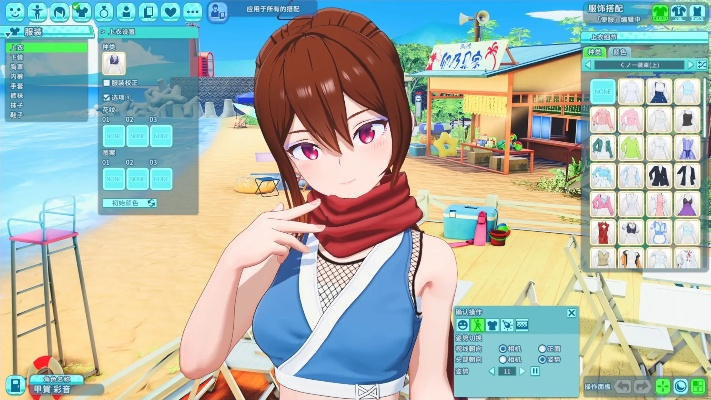Switch to the 颜色 tab in the tops panel
Image resolution: width=711 pixels, height=400 pixels.
click(621, 51)
